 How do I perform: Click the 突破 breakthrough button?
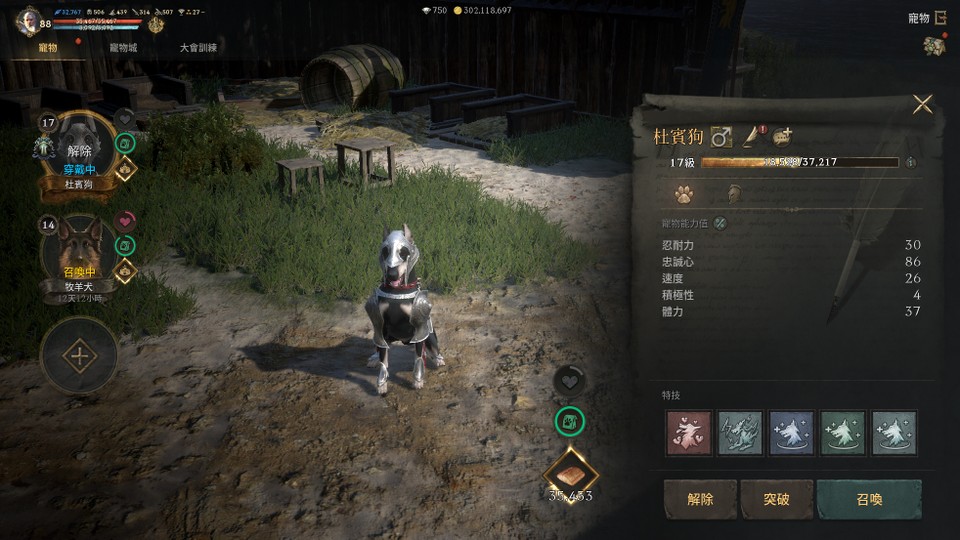(x=776, y=499)
